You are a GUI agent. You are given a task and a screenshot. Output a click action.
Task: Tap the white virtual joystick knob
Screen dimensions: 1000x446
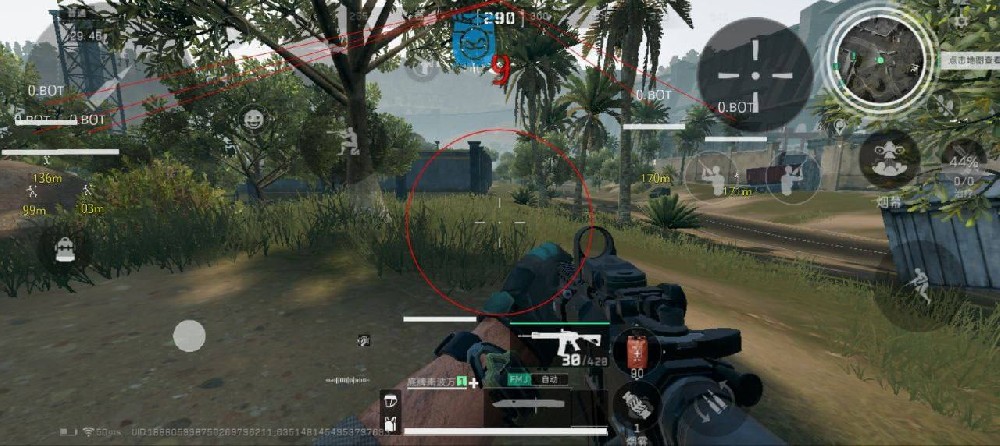[x=189, y=336]
